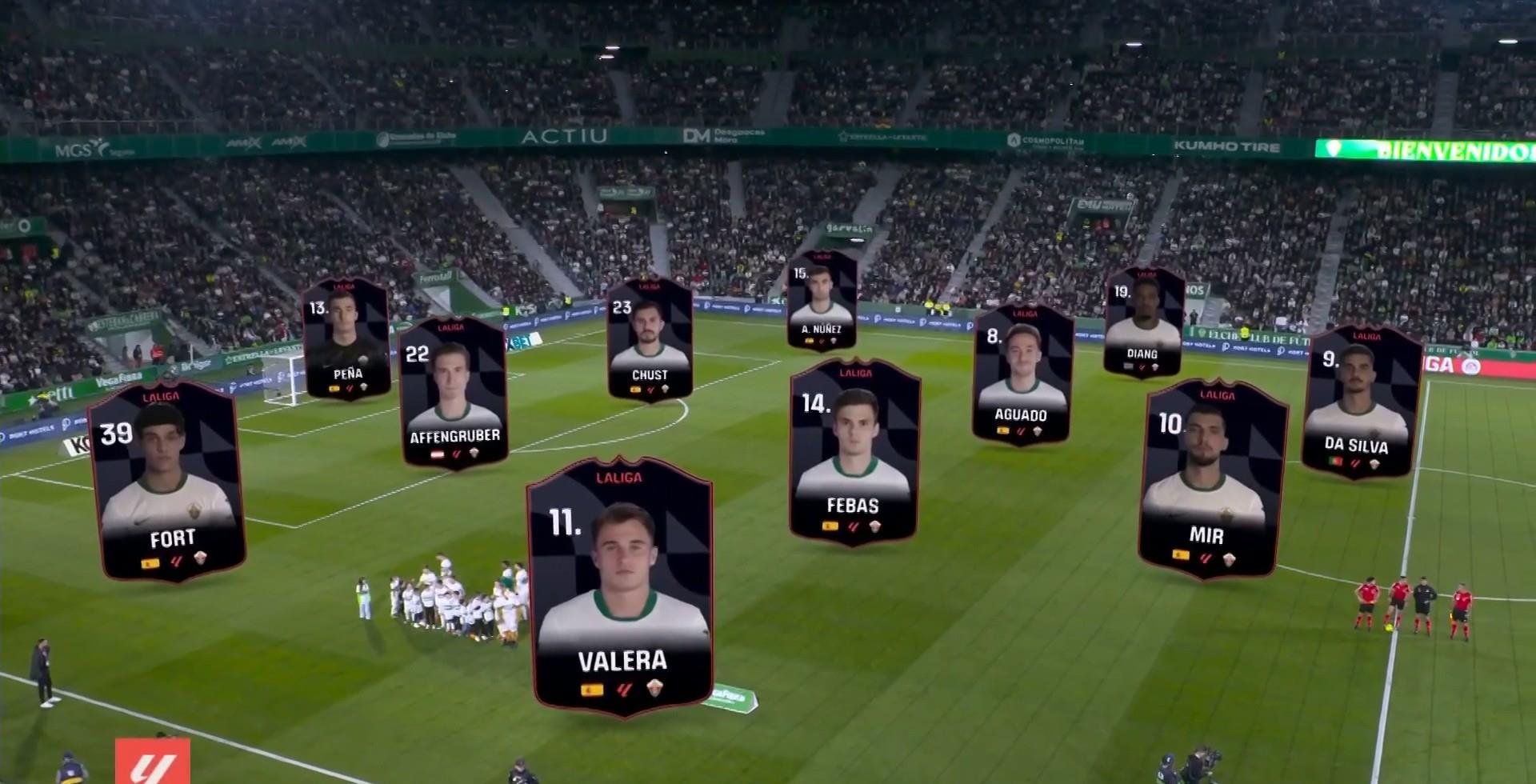Screen dimensions: 1536x784
Task: Pick the Da Silva number 9 card
Action: [1361, 402]
